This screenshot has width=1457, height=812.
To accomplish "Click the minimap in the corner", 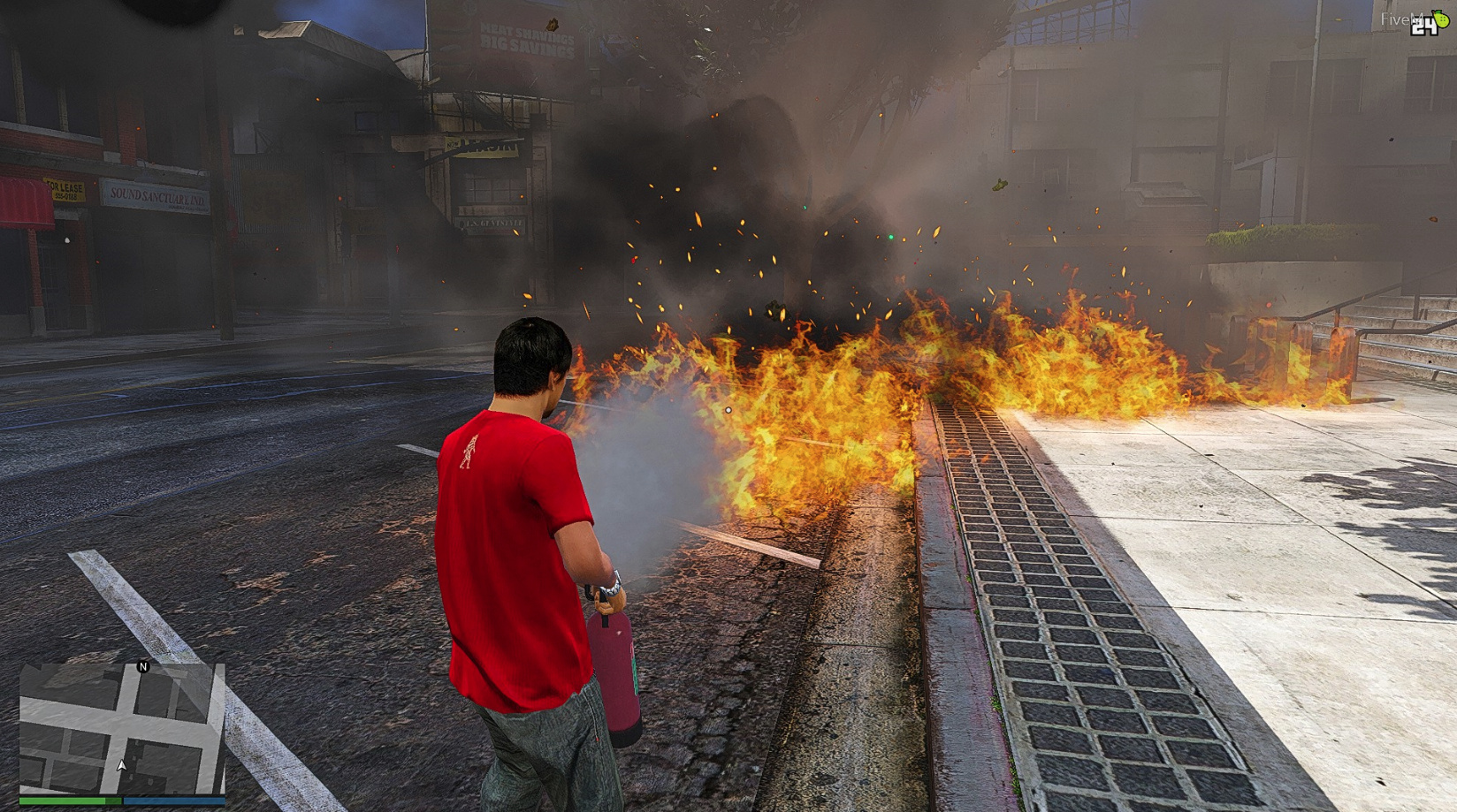I will (122, 729).
